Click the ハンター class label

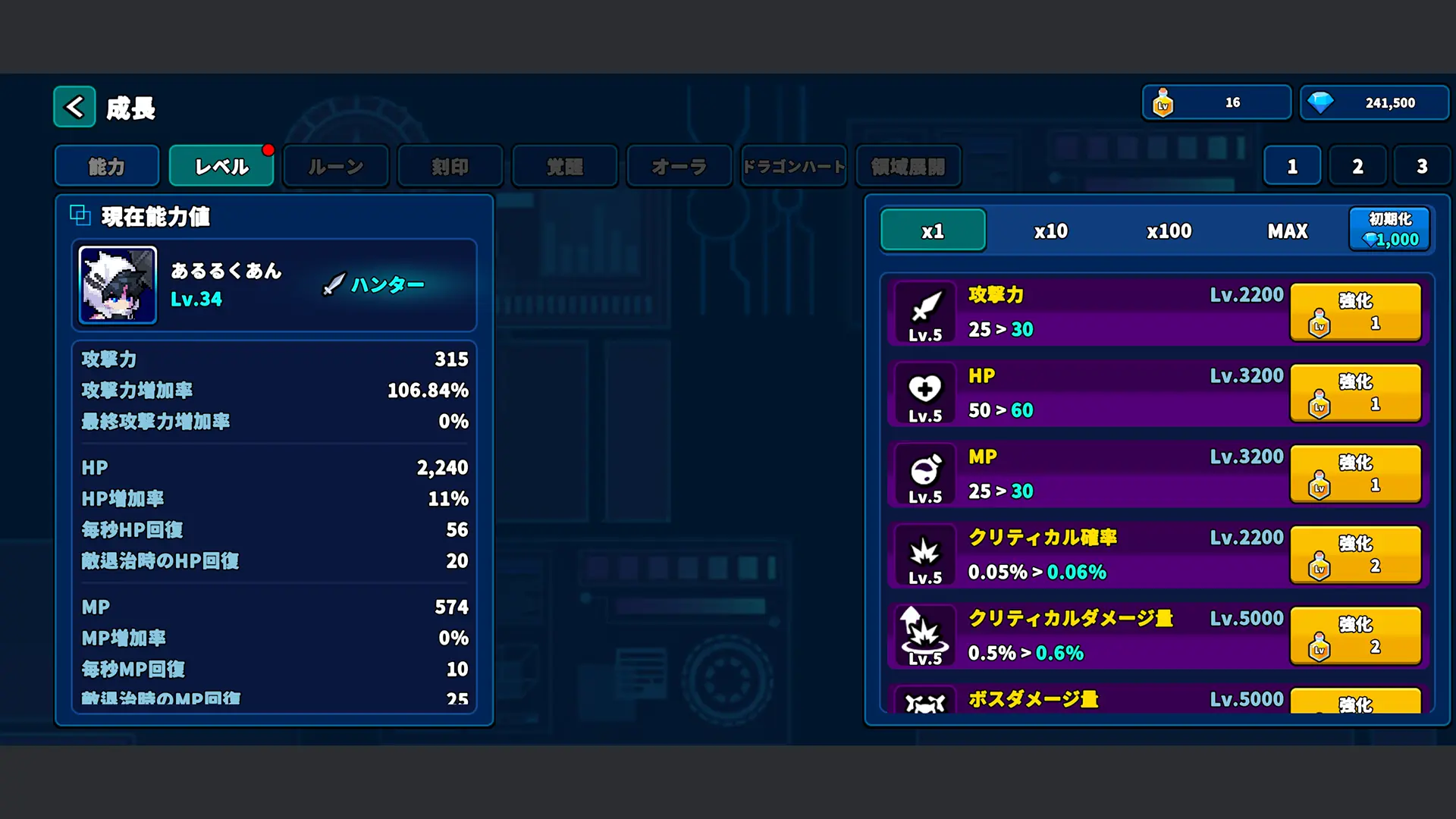pos(387,285)
